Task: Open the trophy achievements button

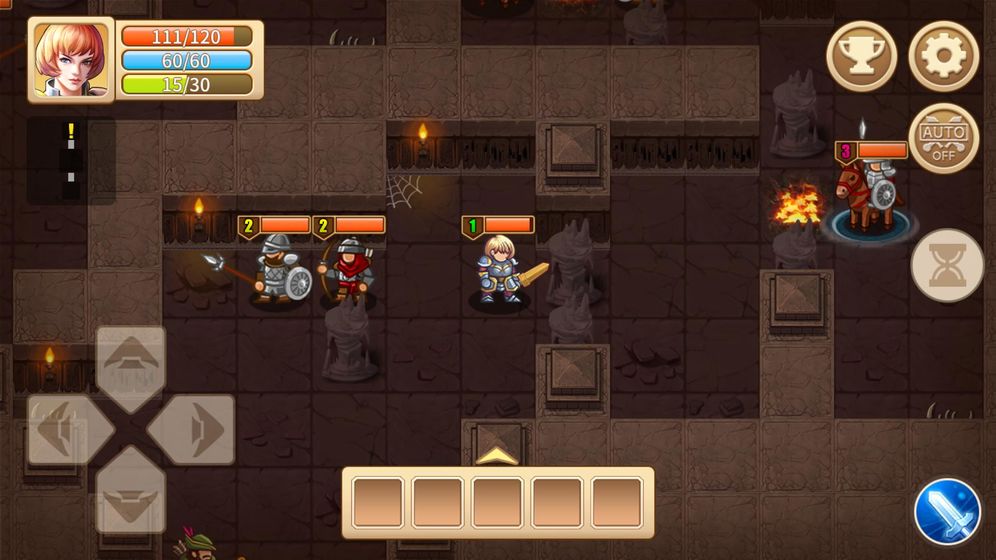Action: click(x=861, y=56)
